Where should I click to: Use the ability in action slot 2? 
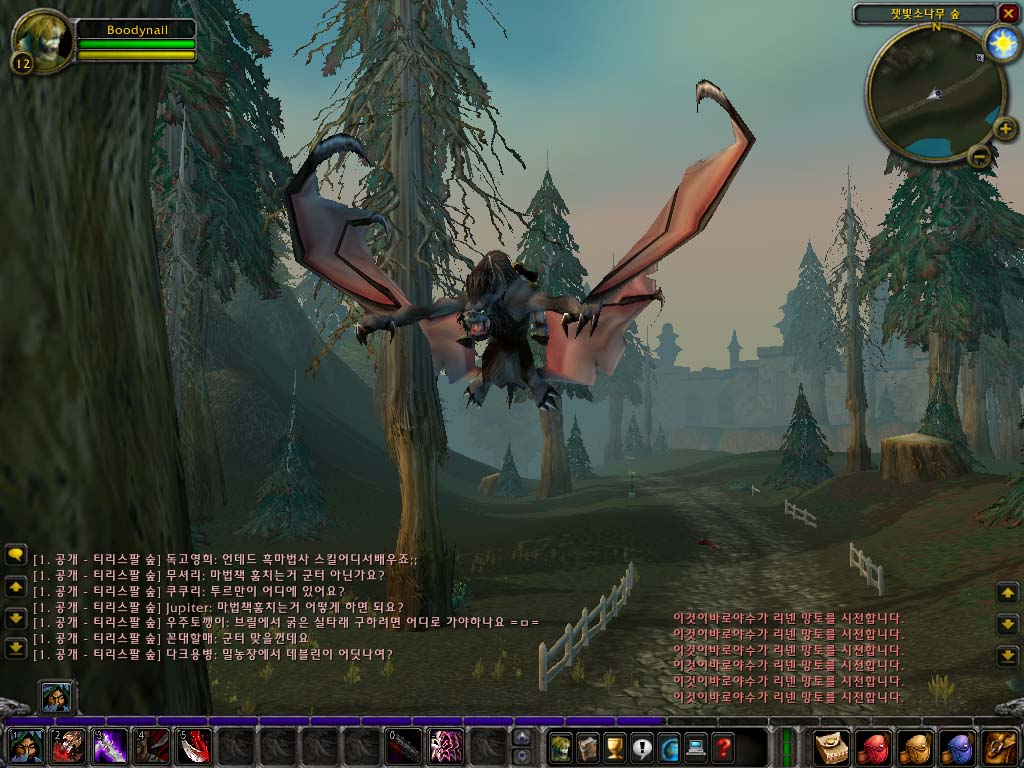point(68,746)
